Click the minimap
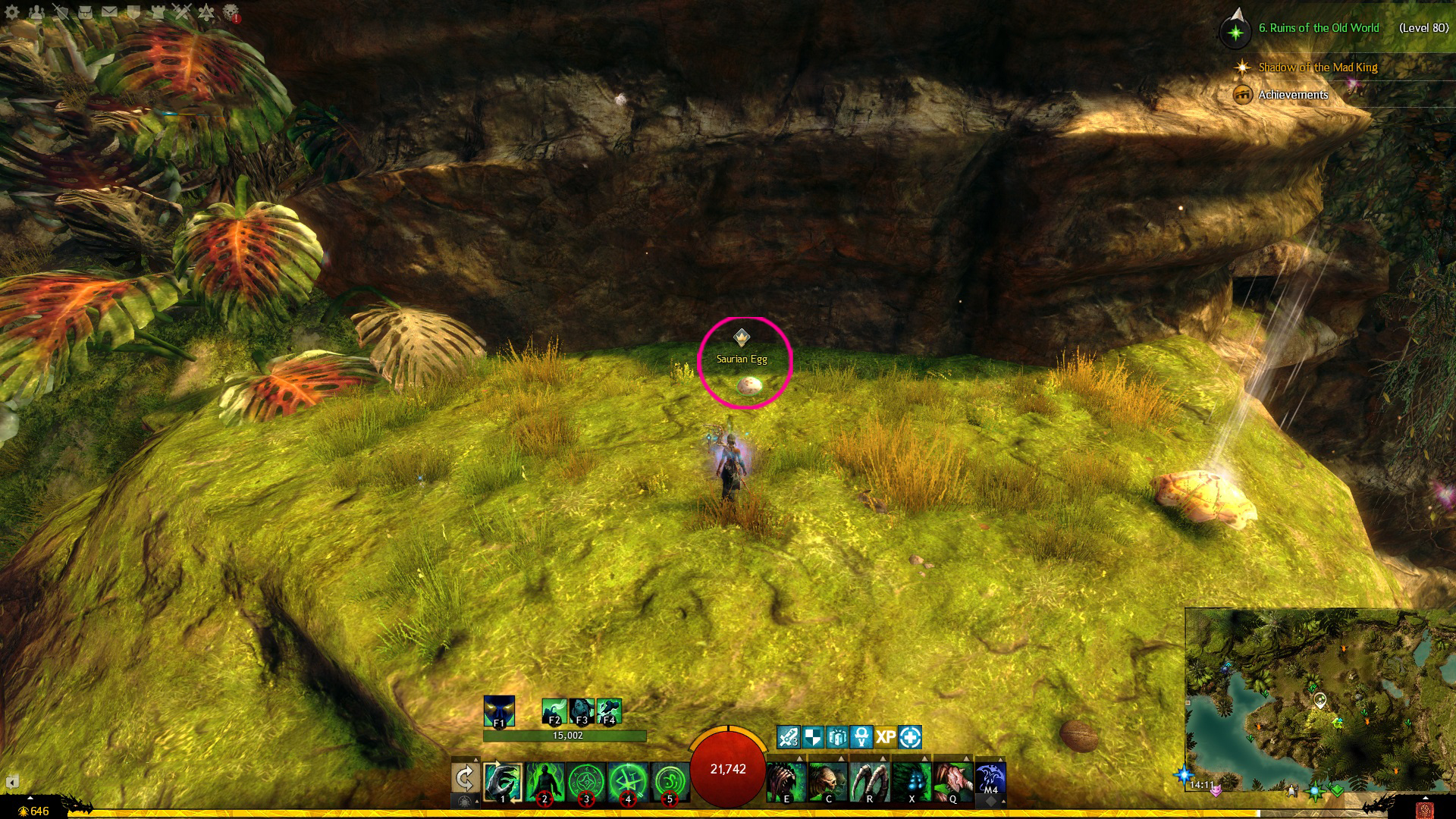 click(x=1319, y=699)
